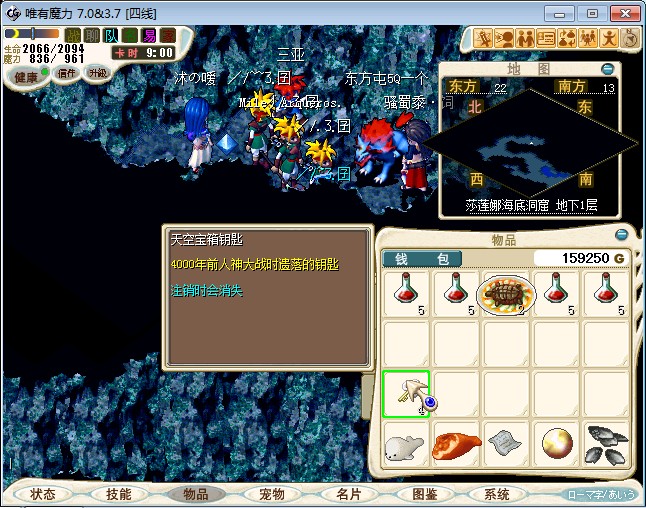The height and width of the screenshot is (508, 646).
Task: Choose the glowing orb item
Action: point(556,444)
